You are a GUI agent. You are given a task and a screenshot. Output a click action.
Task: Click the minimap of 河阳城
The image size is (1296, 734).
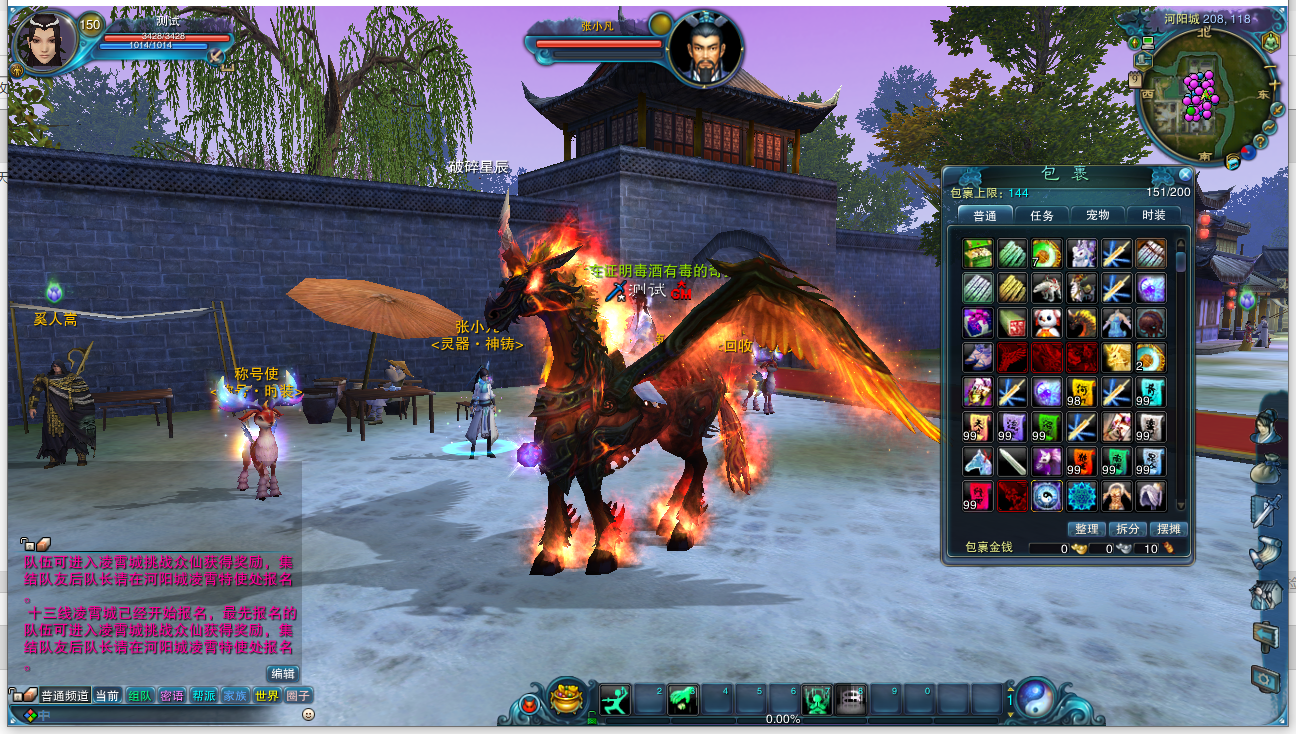coord(1199,98)
